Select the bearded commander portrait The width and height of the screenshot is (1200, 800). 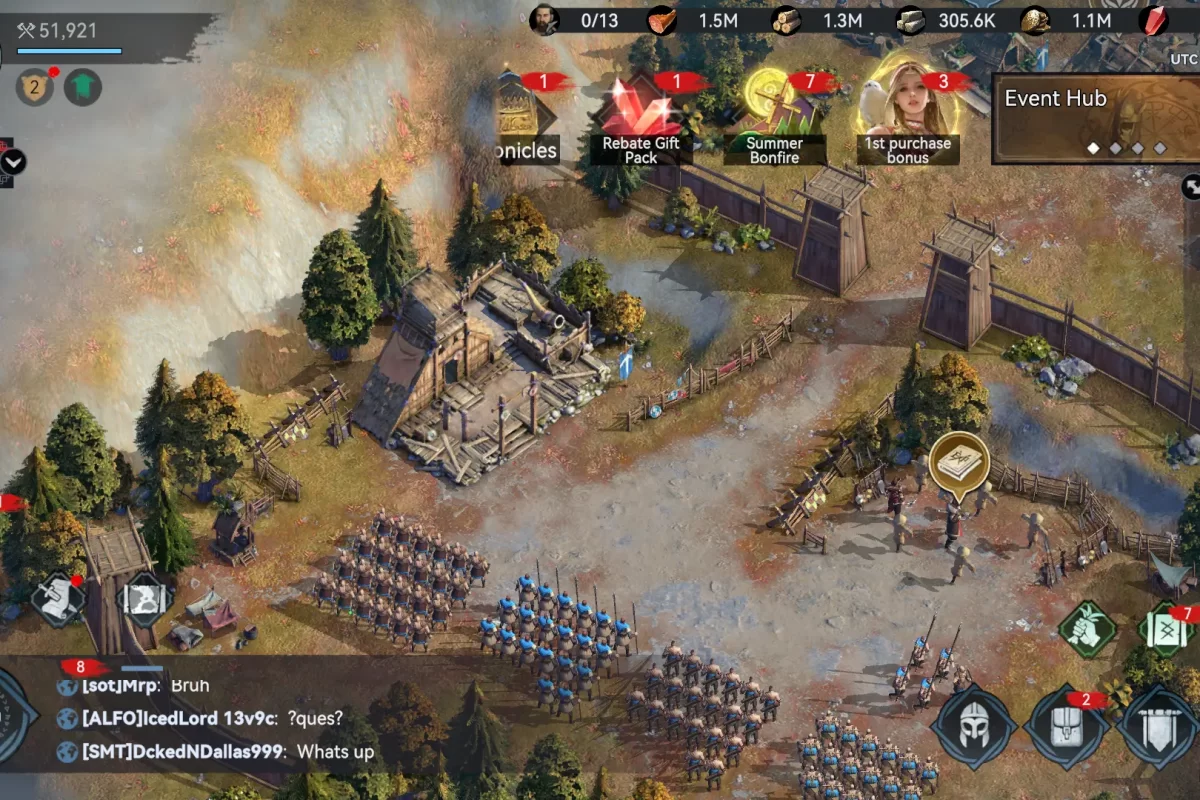[x=544, y=21]
